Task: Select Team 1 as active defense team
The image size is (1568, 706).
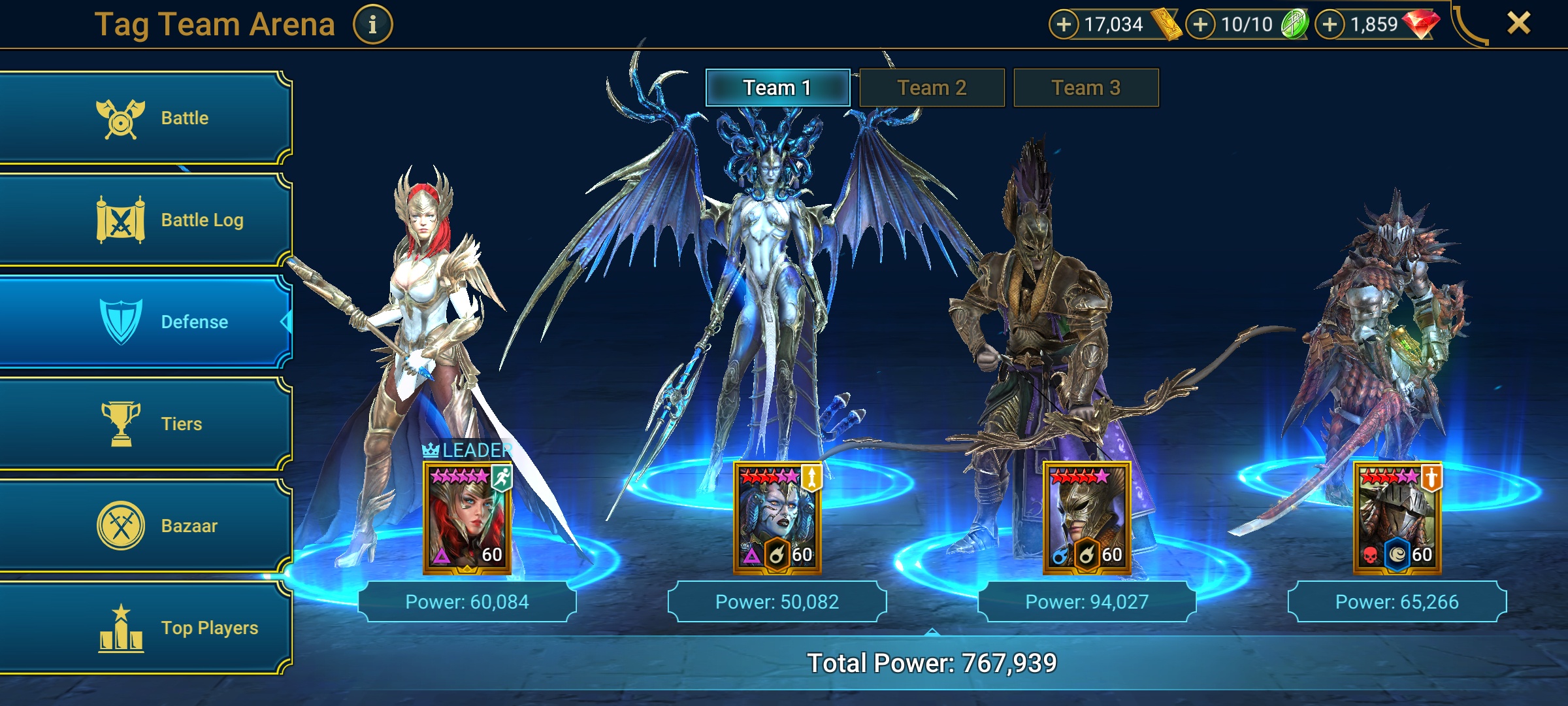Action: tap(777, 86)
